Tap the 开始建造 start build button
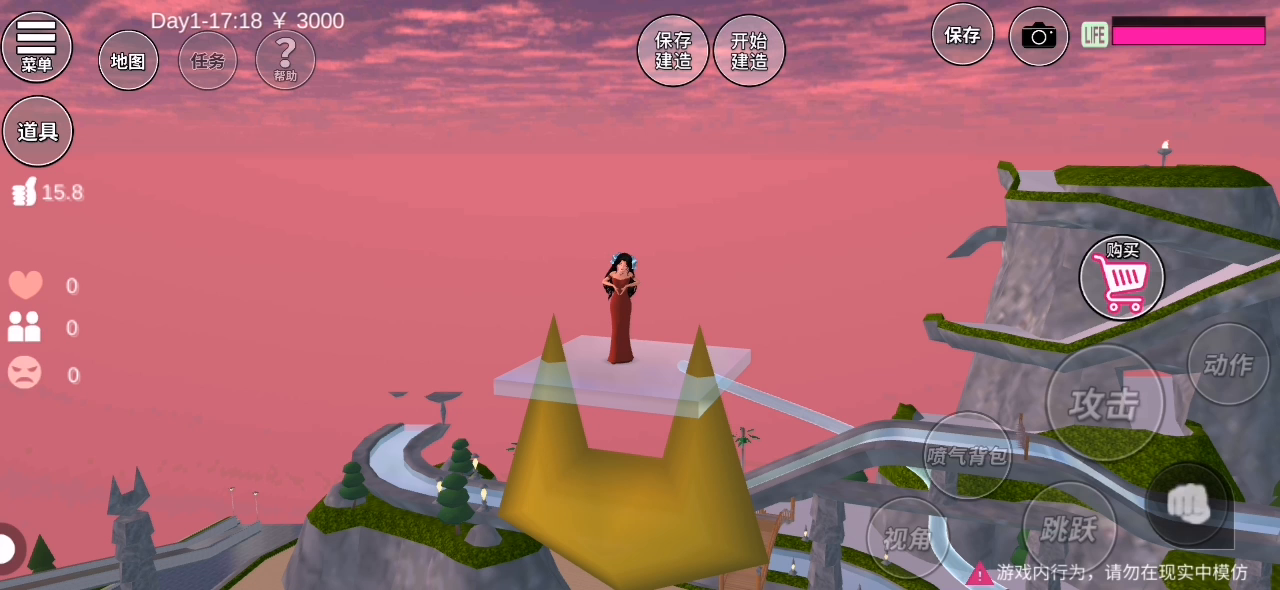This screenshot has width=1280, height=590. pos(749,50)
